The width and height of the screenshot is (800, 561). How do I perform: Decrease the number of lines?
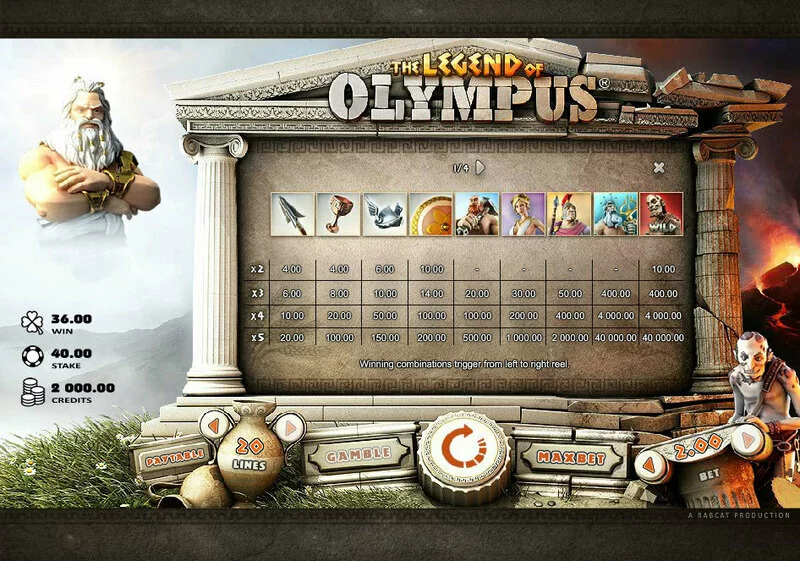(x=212, y=426)
